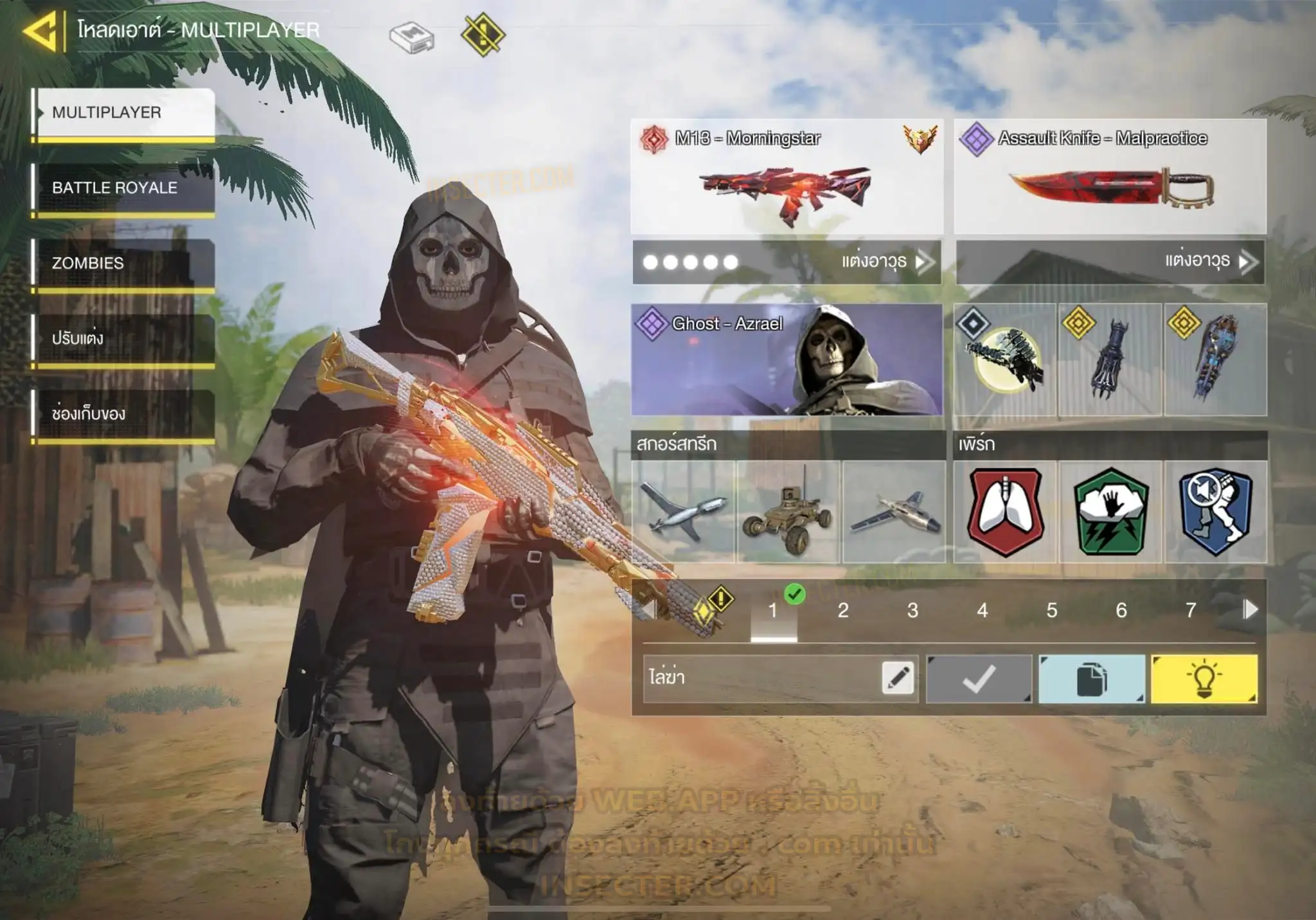Select the MULTIPLAYER tab
Image resolution: width=1316 pixels, height=920 pixels.
pos(123,113)
